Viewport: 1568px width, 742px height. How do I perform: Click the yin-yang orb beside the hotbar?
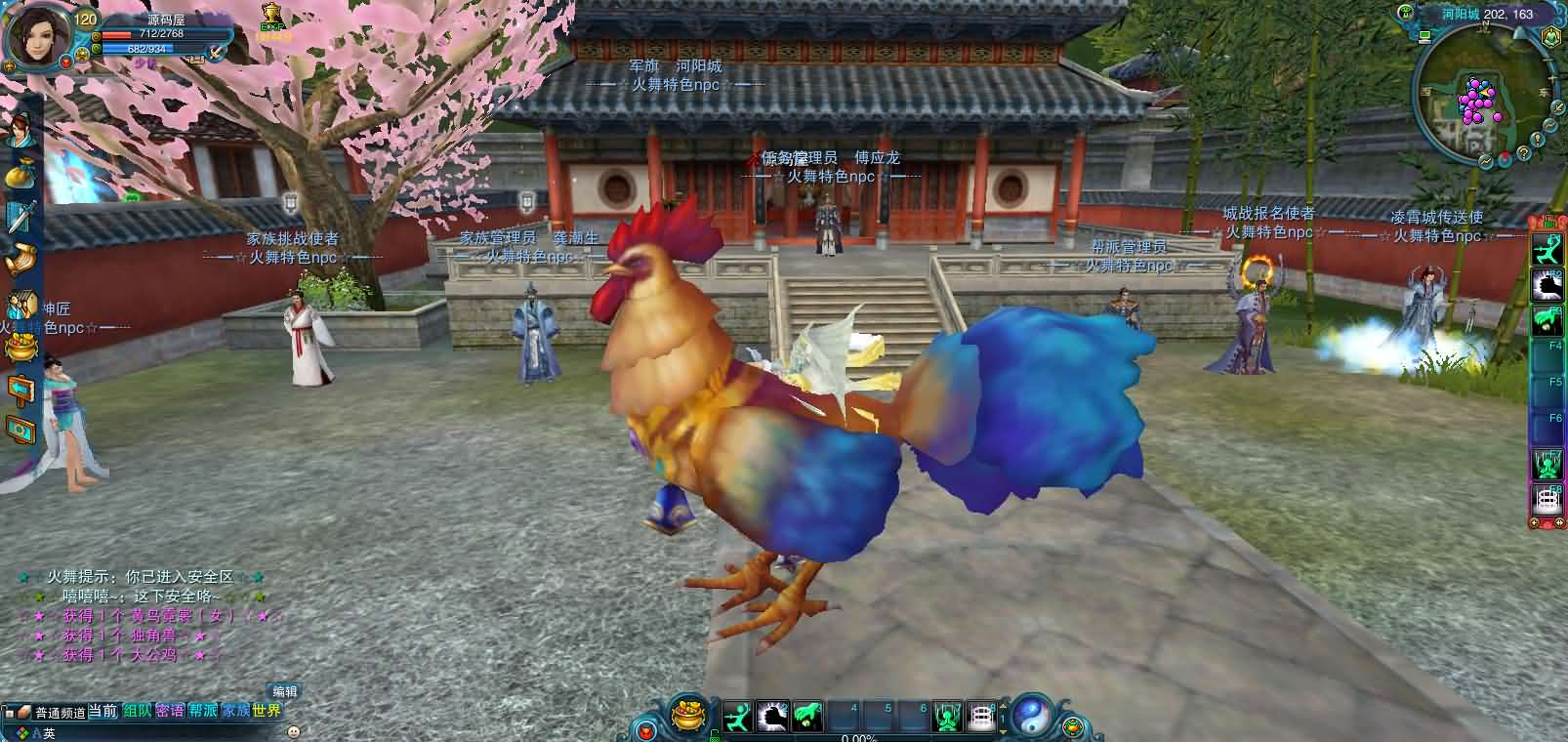(1031, 718)
